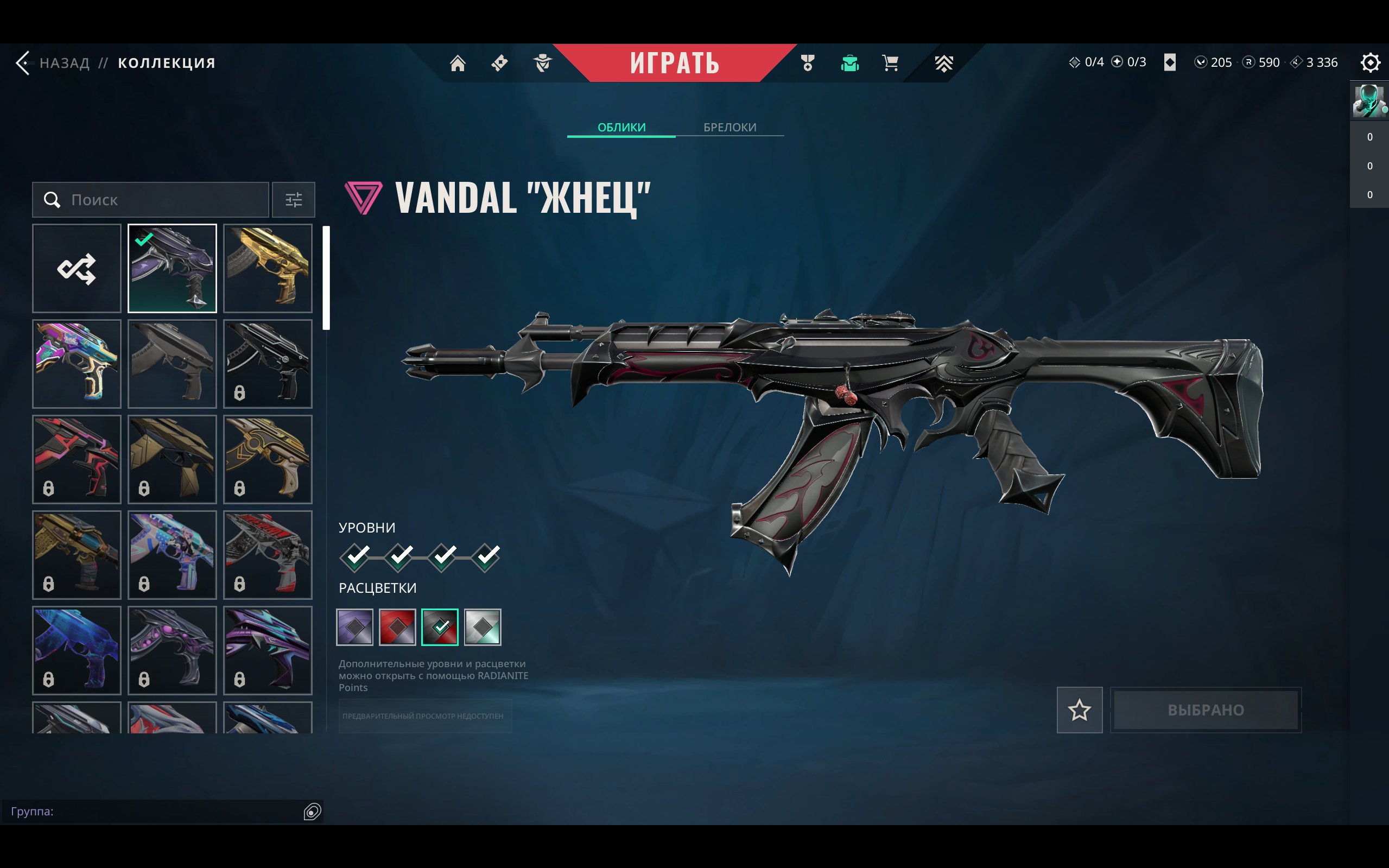Open the battle pass medal icon
1389x868 pixels.
point(808,62)
